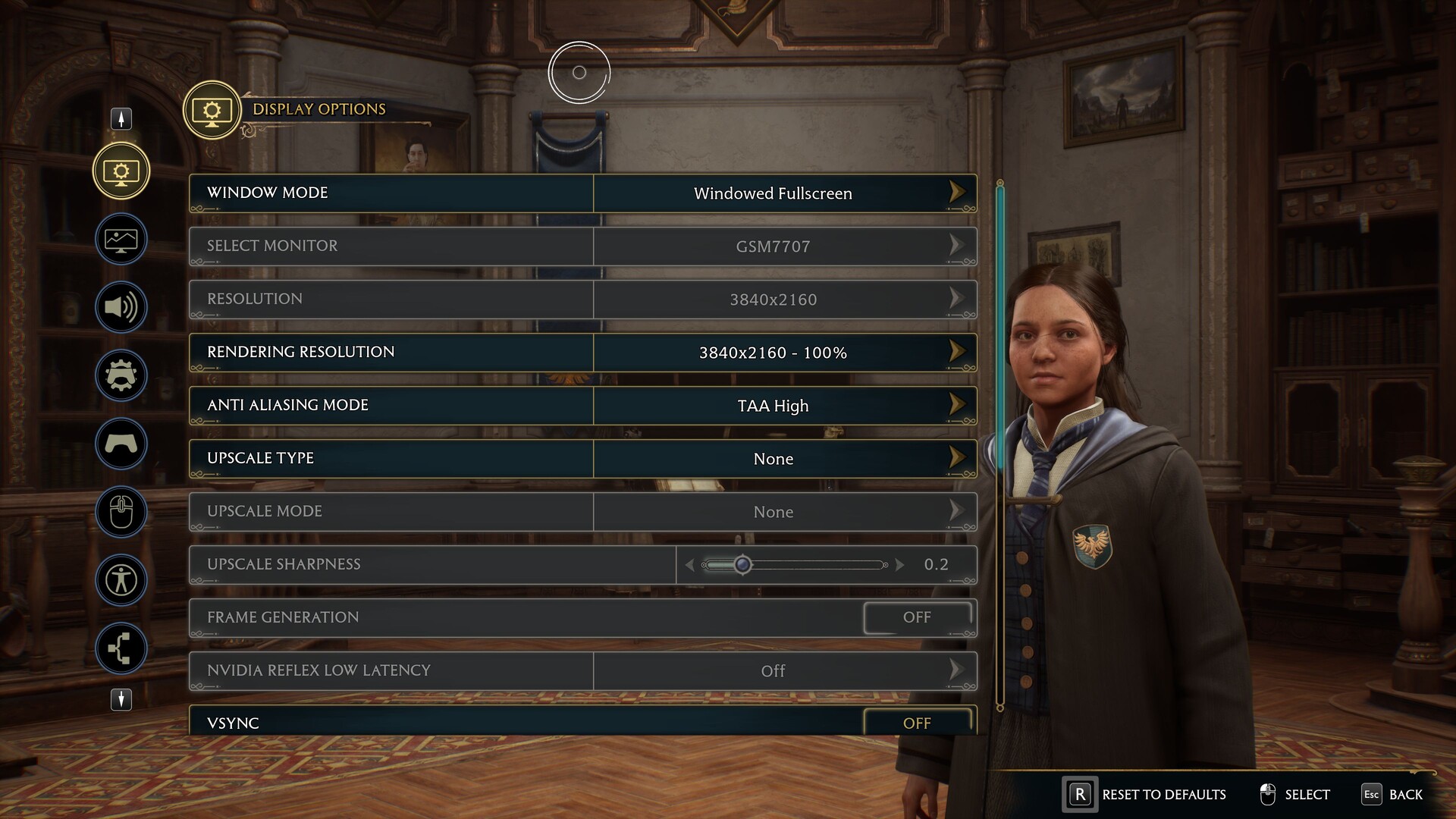1456x819 pixels.
Task: Toggle the VSync setting
Action: coord(917,723)
